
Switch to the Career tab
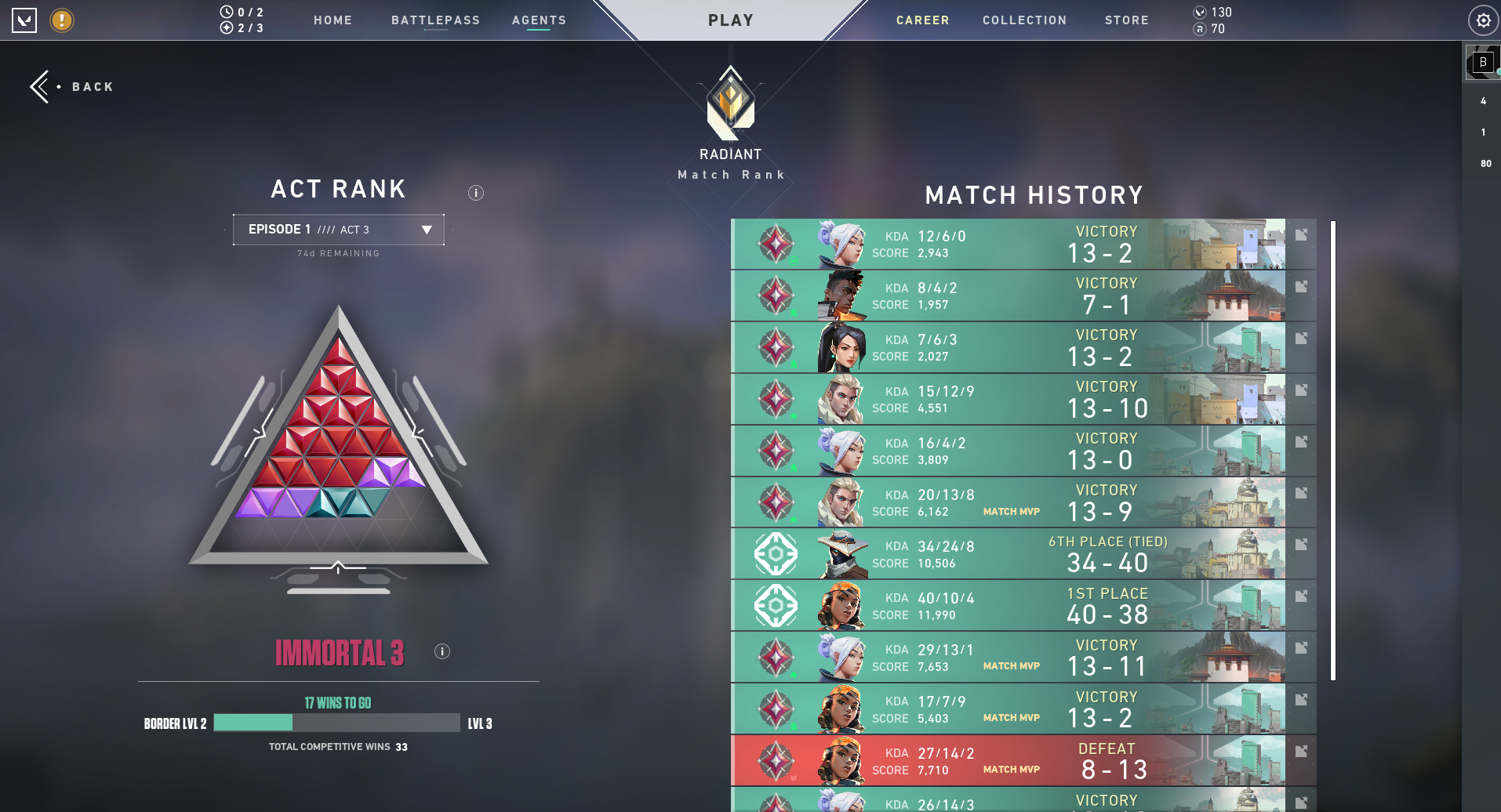click(x=923, y=20)
